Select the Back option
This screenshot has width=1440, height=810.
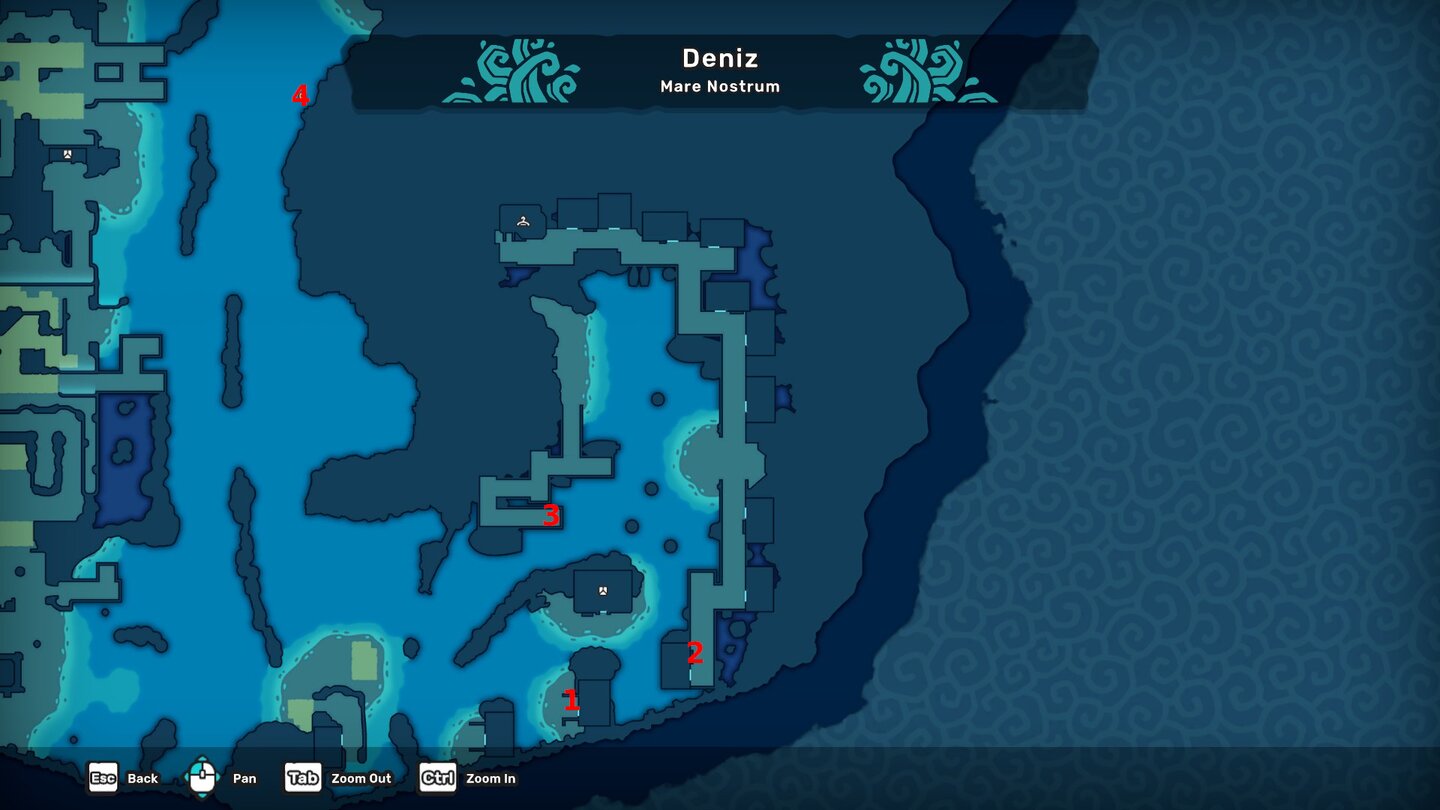[x=142, y=779]
